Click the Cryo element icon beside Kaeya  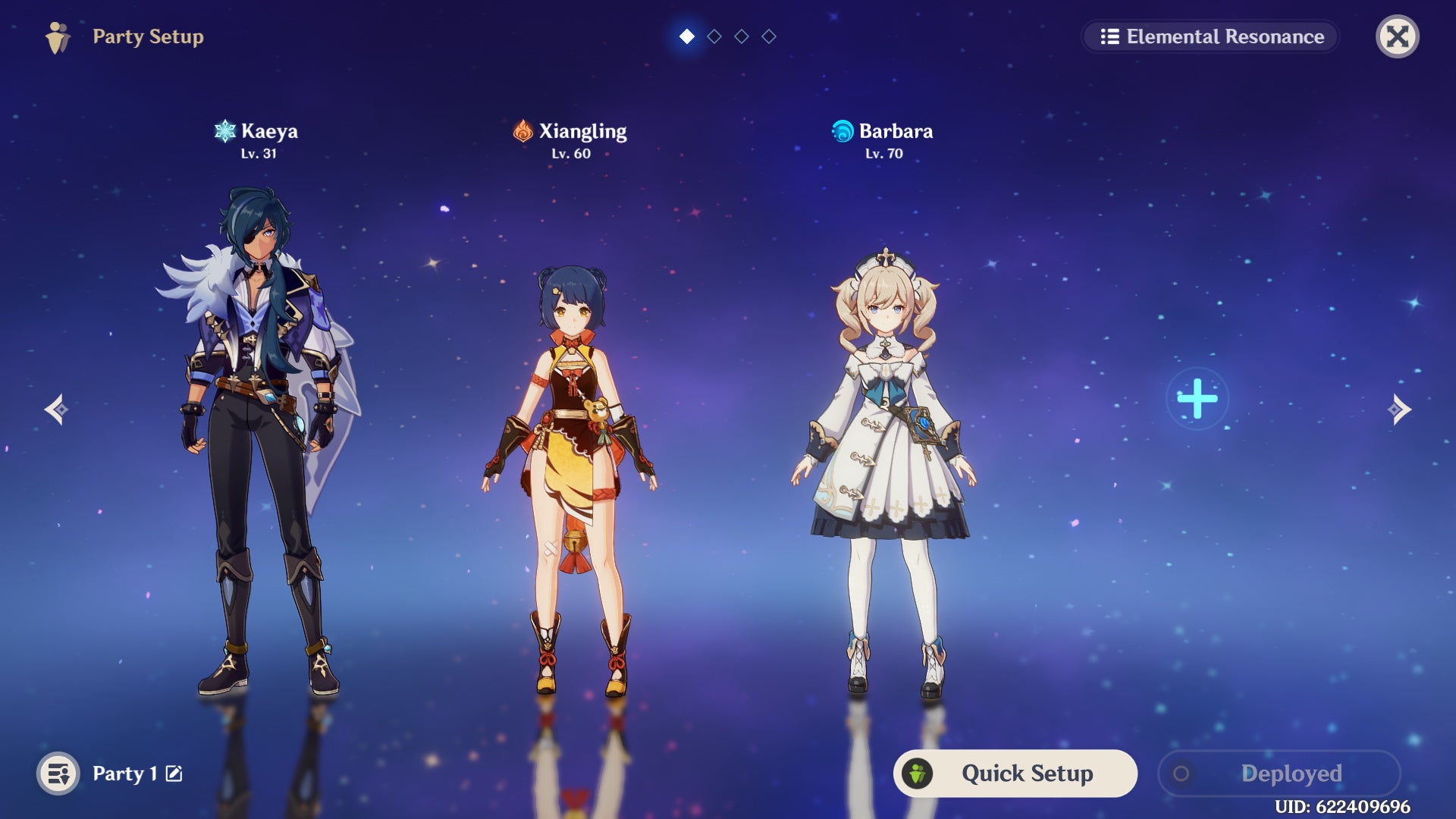(x=224, y=130)
